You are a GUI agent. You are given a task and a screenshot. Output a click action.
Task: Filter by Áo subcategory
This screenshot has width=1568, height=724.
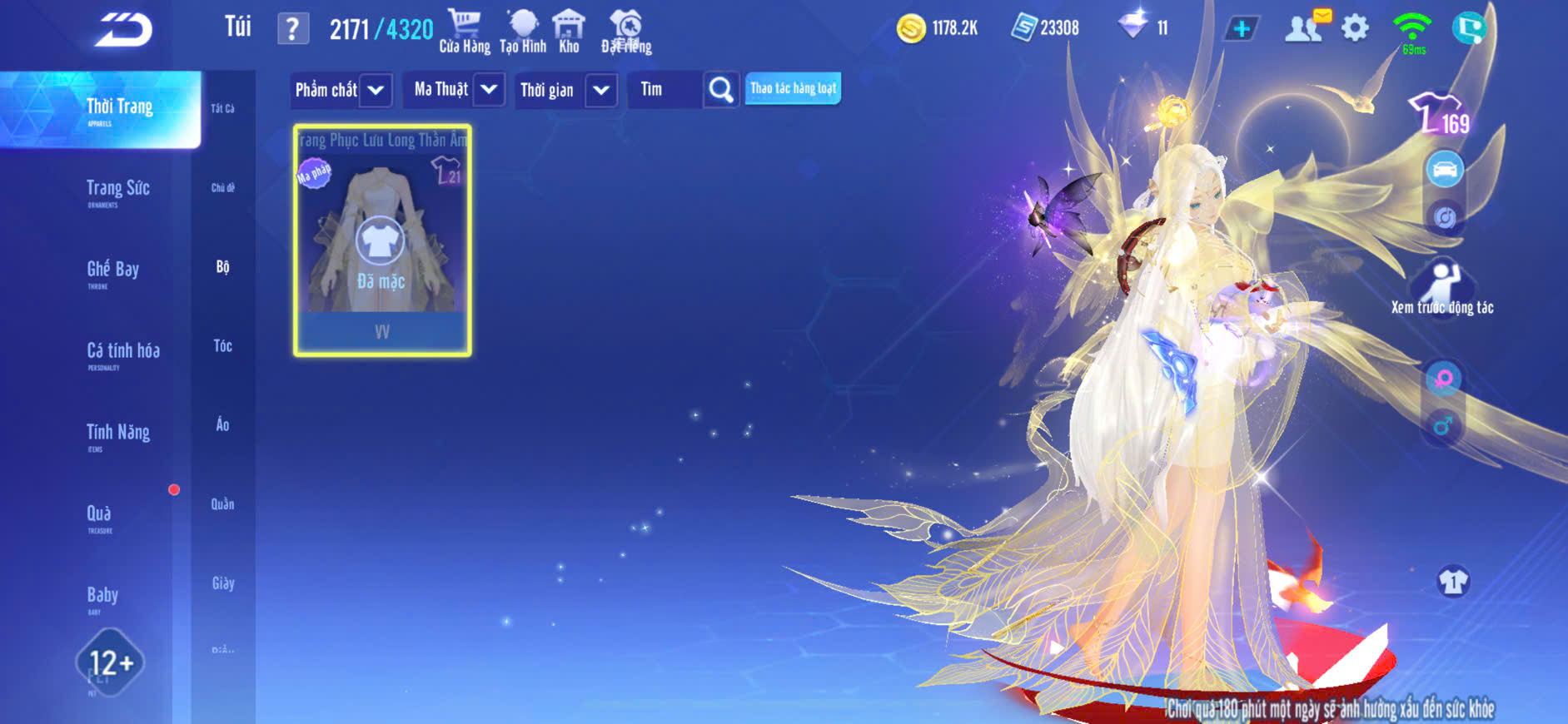[x=222, y=424]
